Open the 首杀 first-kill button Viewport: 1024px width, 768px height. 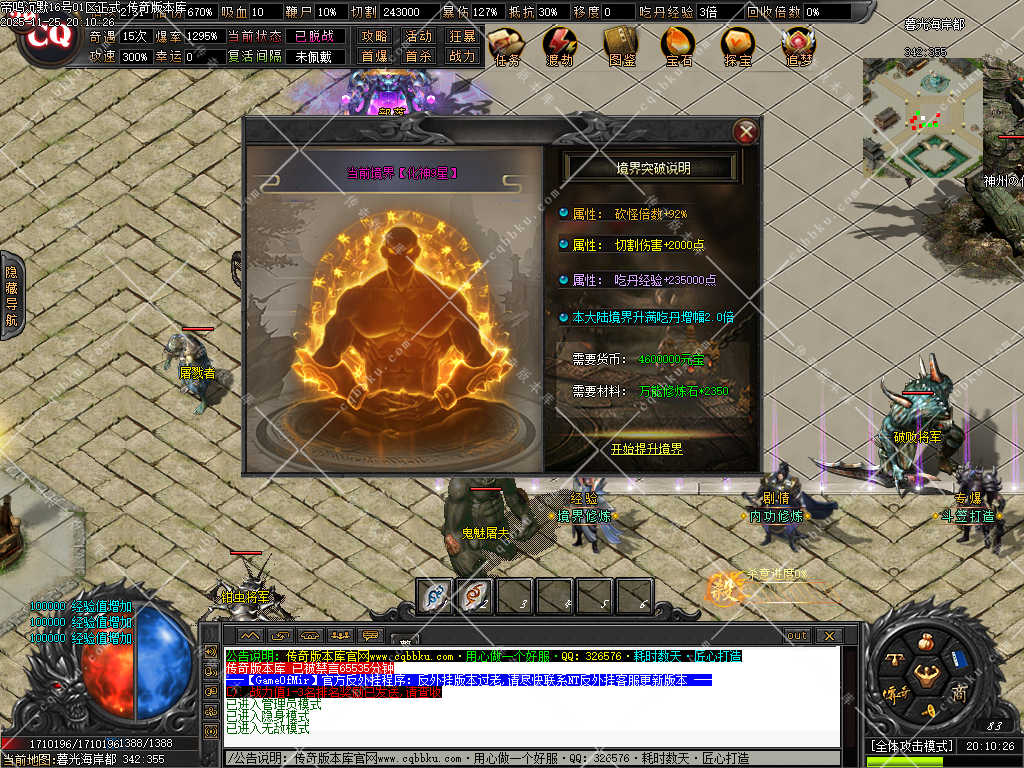click(x=418, y=57)
